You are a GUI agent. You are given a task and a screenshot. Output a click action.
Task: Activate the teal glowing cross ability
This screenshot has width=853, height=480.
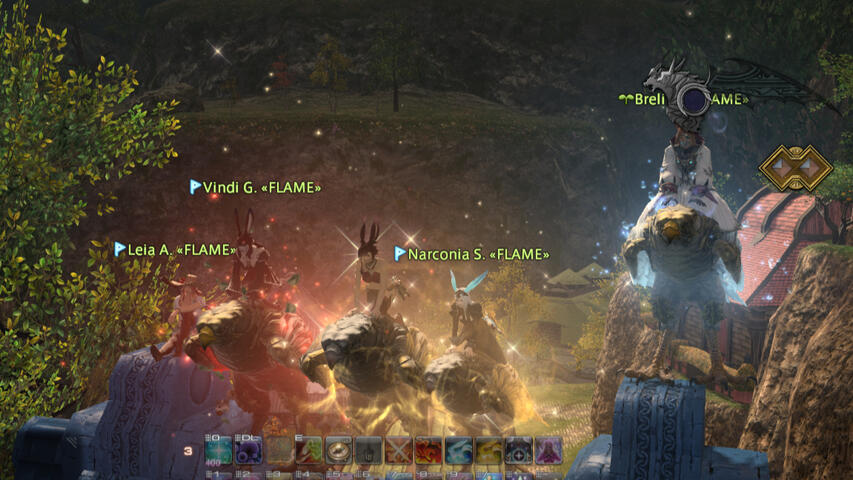pos(220,452)
